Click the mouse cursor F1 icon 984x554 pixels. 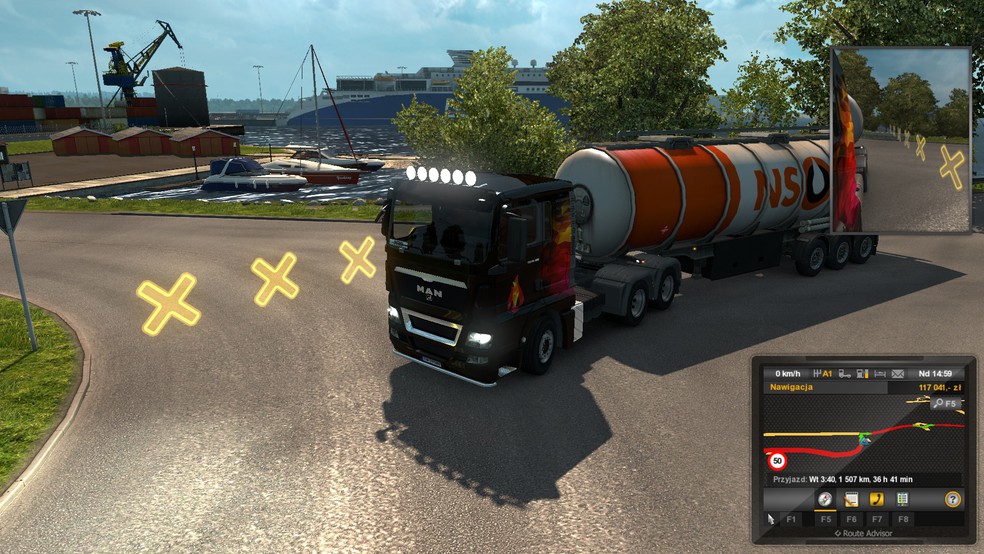click(x=769, y=519)
